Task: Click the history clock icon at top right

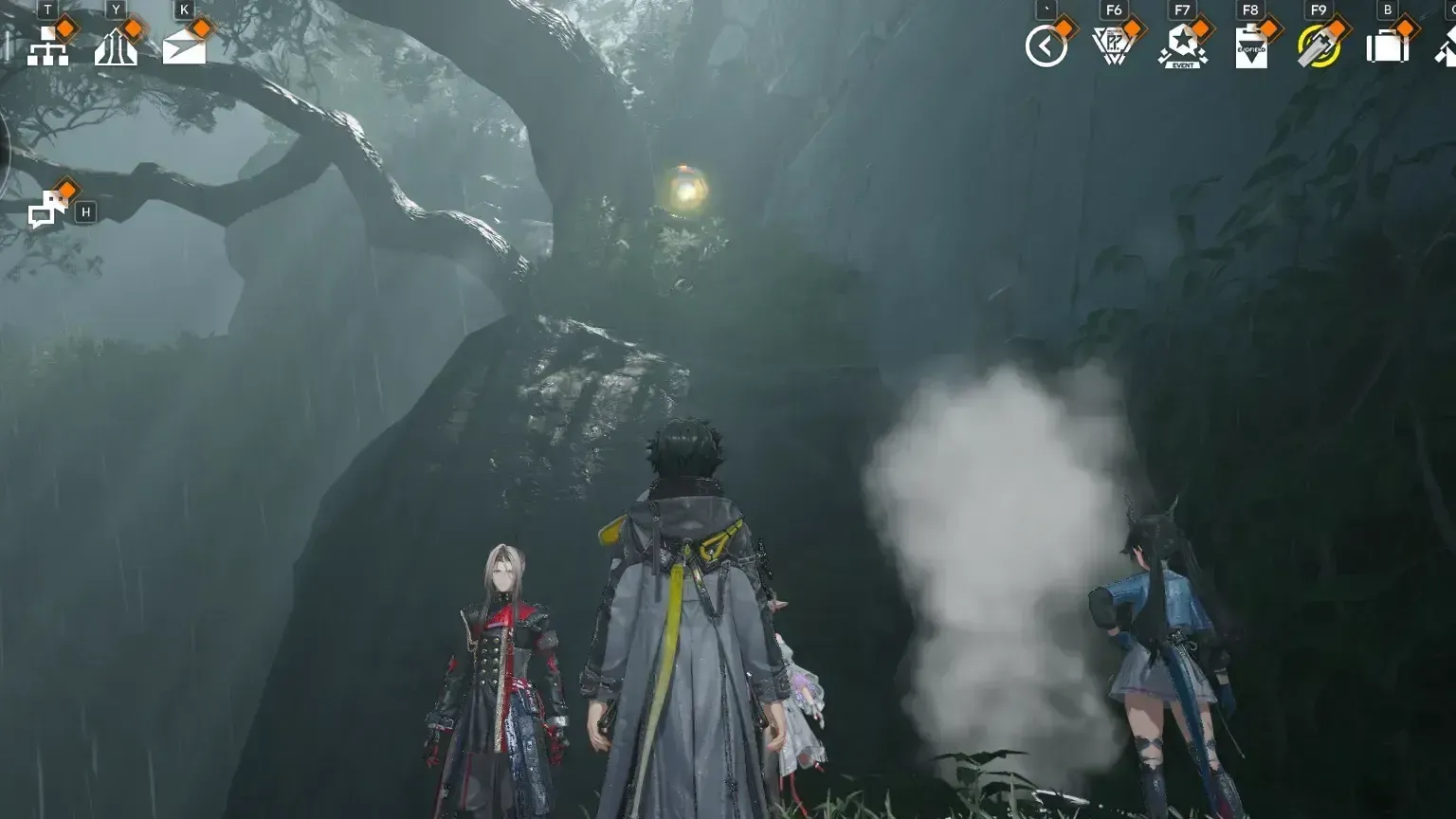Action: (x=1045, y=45)
